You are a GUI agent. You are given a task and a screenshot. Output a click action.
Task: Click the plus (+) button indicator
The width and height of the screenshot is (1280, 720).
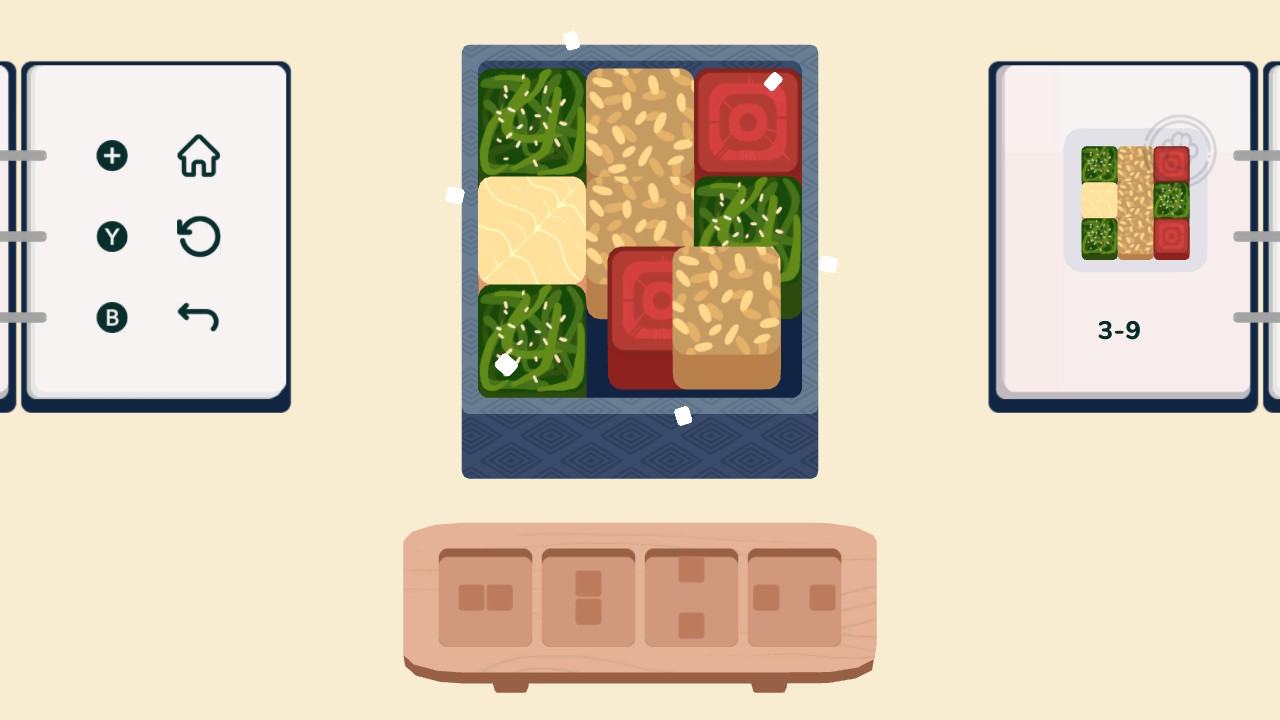(112, 155)
